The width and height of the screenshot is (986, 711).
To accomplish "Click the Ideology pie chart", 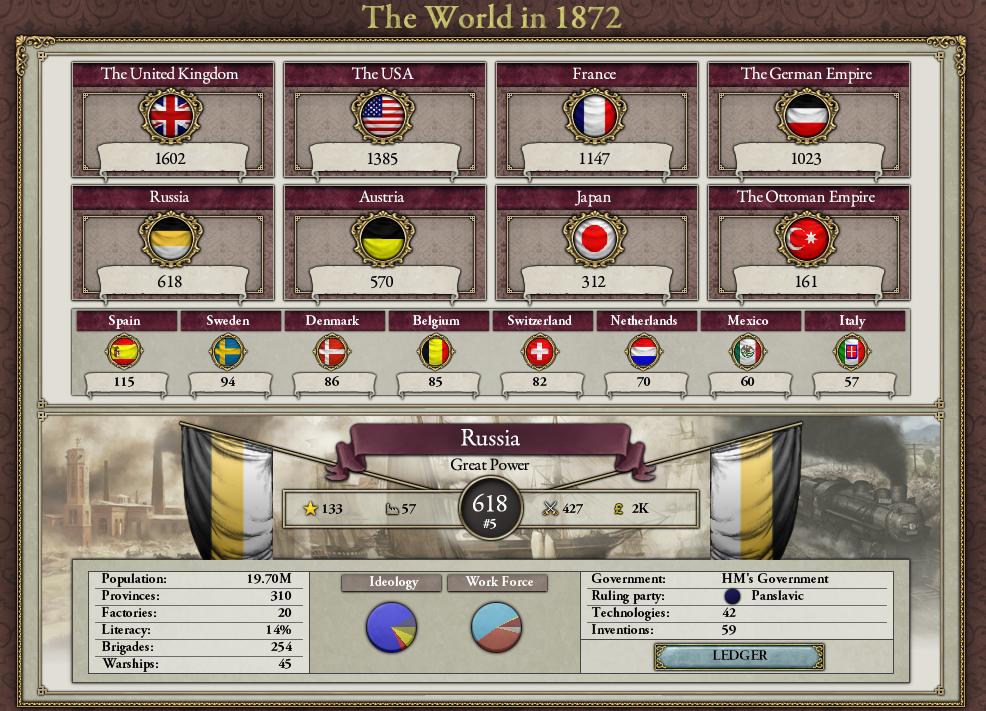I will (x=392, y=627).
